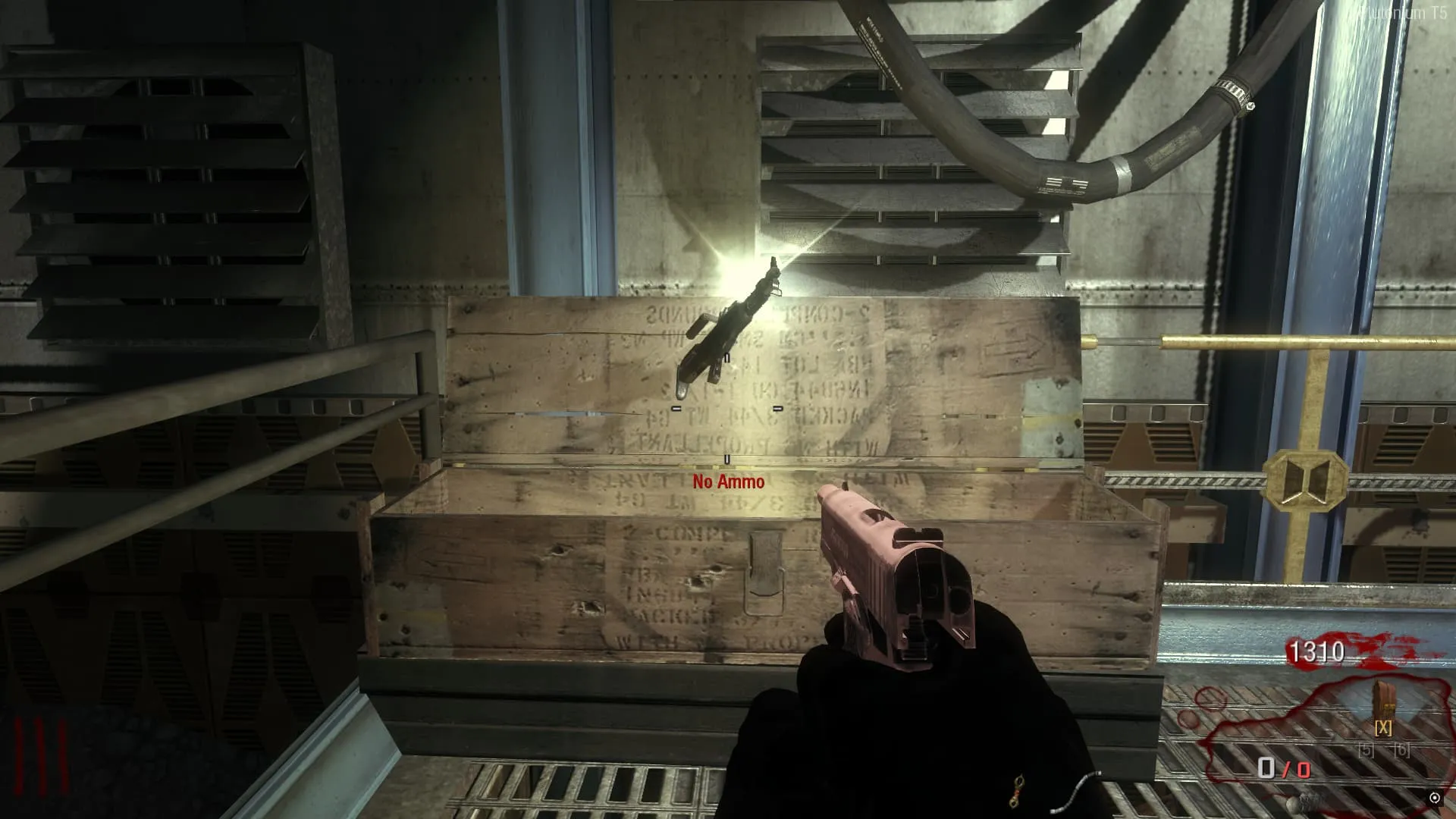Image resolution: width=1456 pixels, height=819 pixels.
Task: Click the white circular target overlay icon
Action: coord(1434,798)
